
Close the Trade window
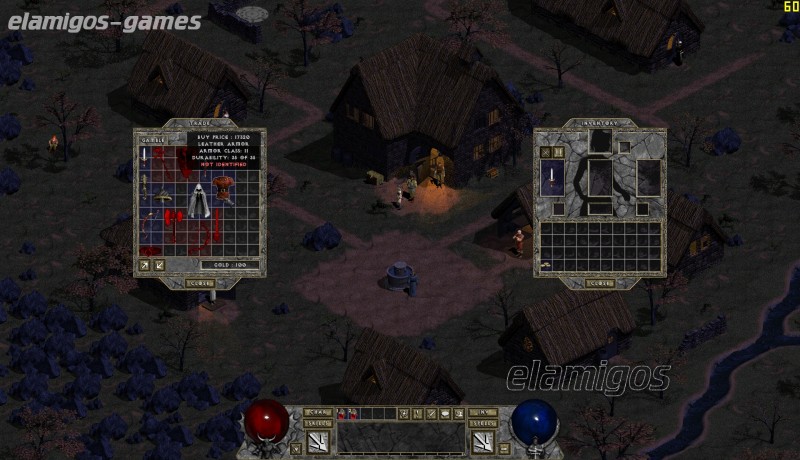(x=200, y=283)
